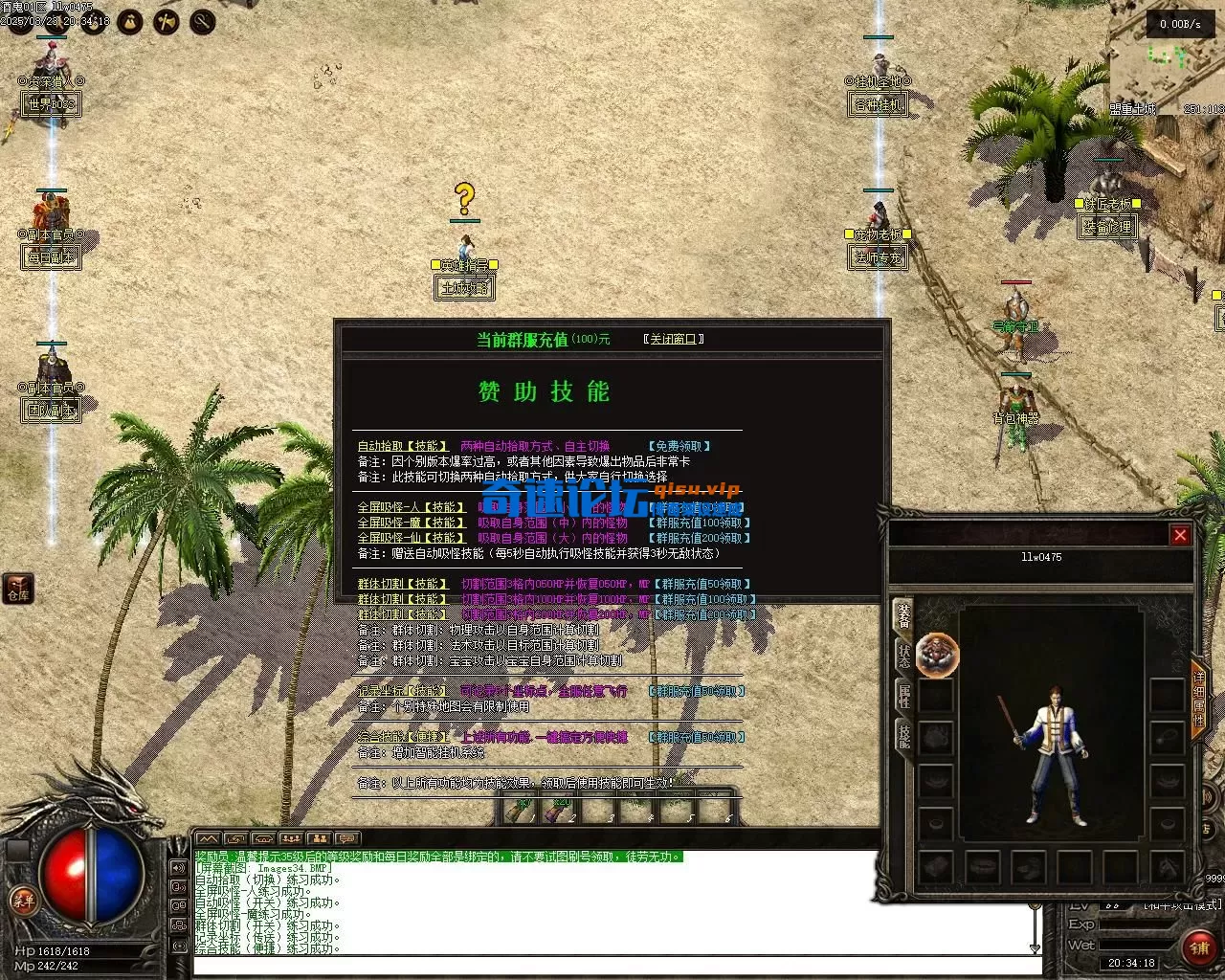Claim the 综合技能 shortcut for 50 recharge
Screen dimensions: 1225x980
tap(696, 737)
